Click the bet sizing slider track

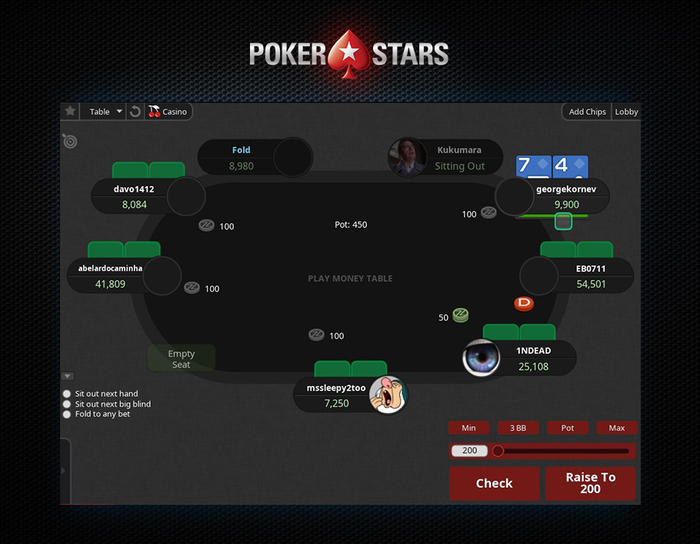[x=565, y=451]
